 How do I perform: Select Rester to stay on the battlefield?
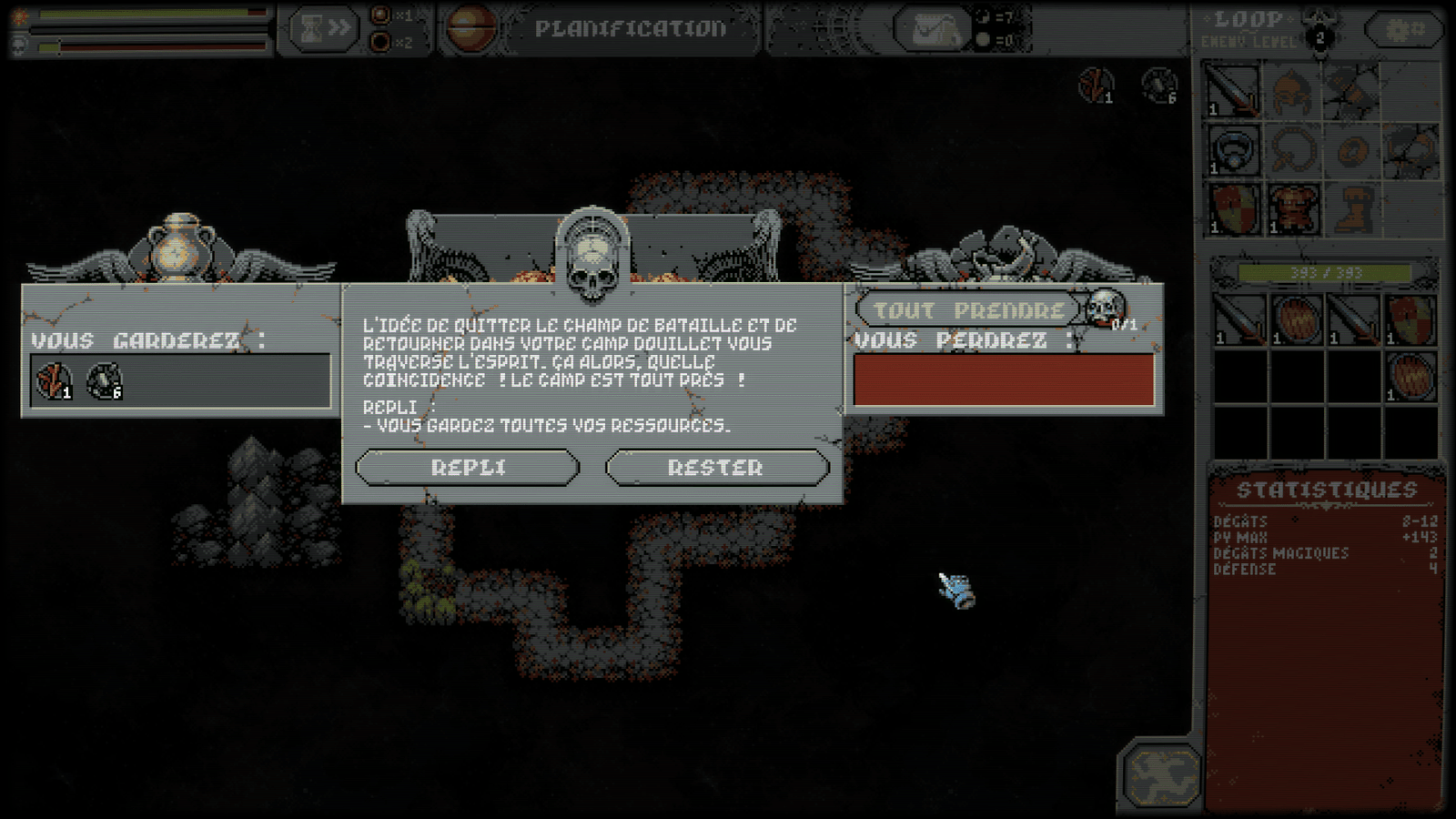coord(716,468)
